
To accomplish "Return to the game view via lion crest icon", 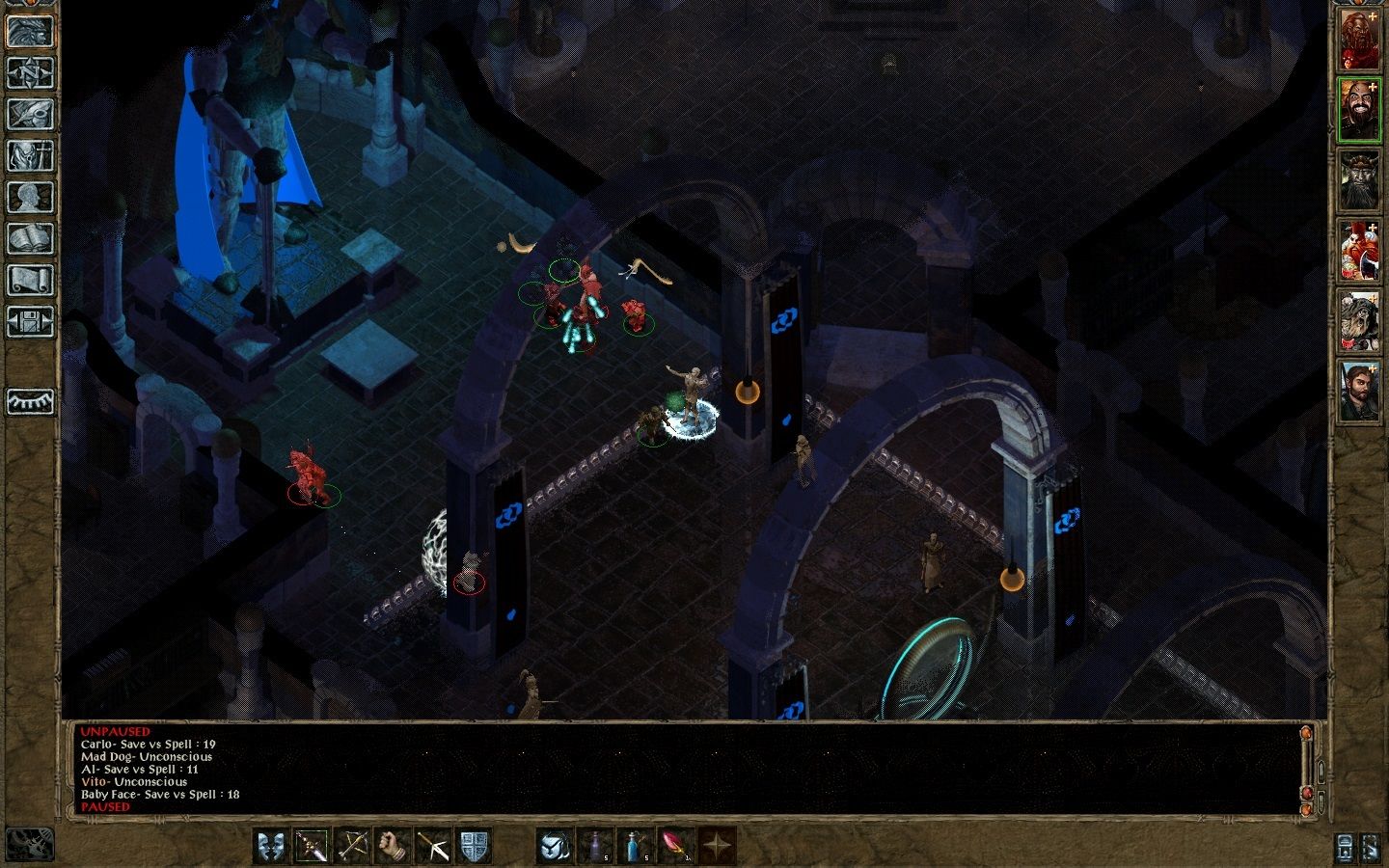I will (30, 29).
